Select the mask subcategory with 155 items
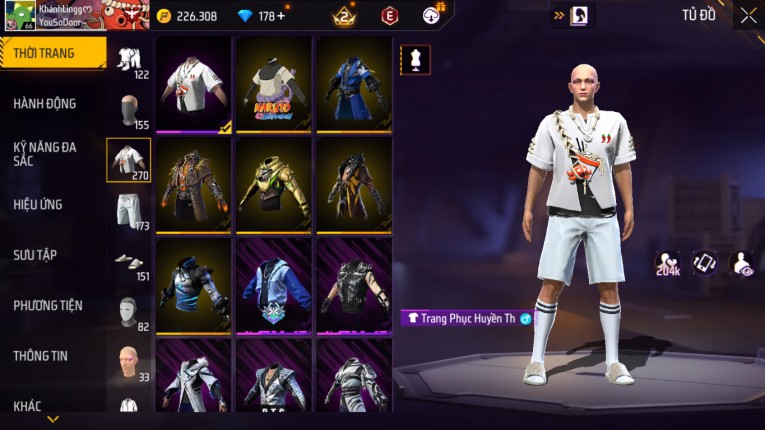765x430 pixels. (x=128, y=109)
